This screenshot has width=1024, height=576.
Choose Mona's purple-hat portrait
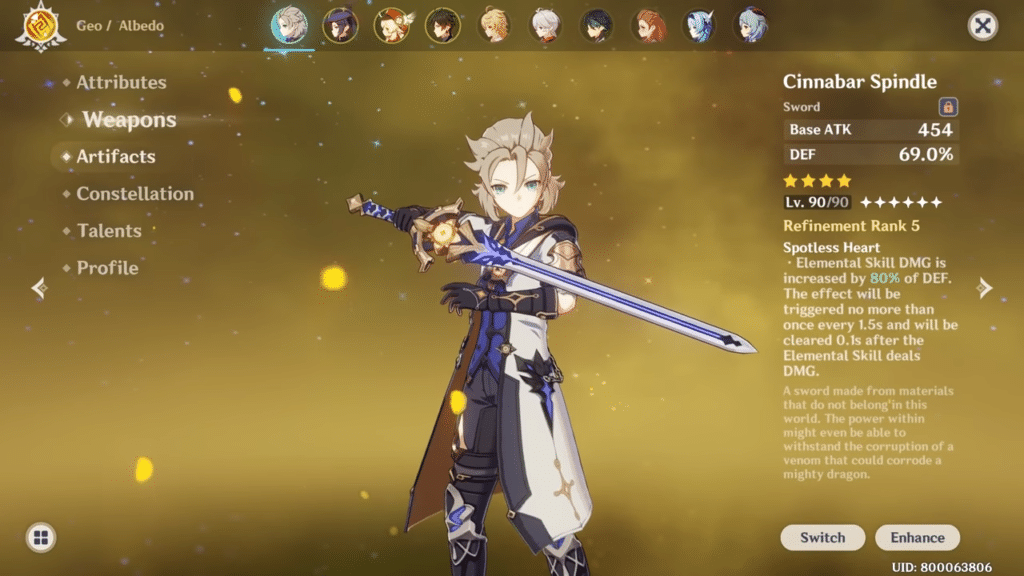coord(340,26)
